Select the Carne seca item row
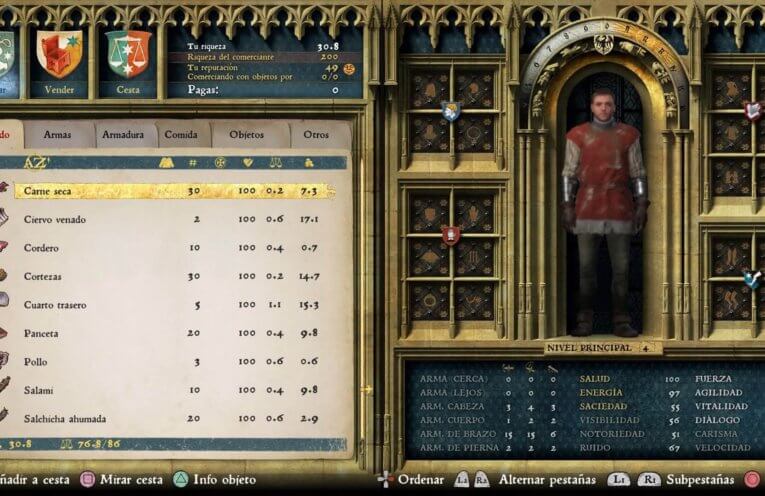Image resolution: width=765 pixels, height=496 pixels. click(x=170, y=191)
